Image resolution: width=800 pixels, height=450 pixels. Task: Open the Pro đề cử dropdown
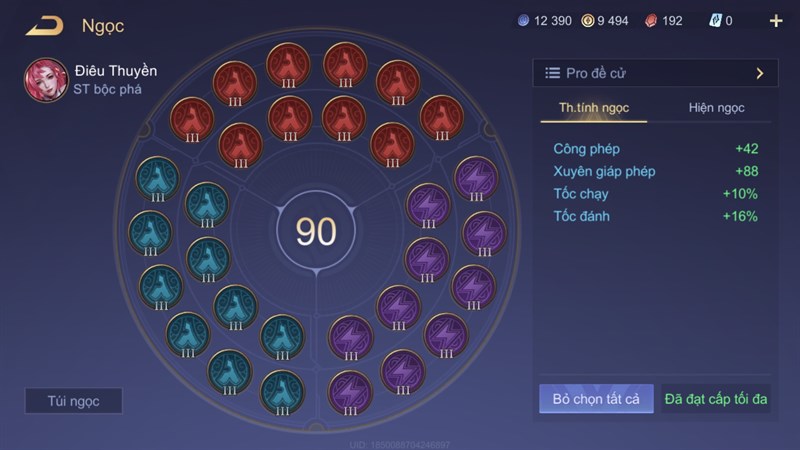coord(656,73)
